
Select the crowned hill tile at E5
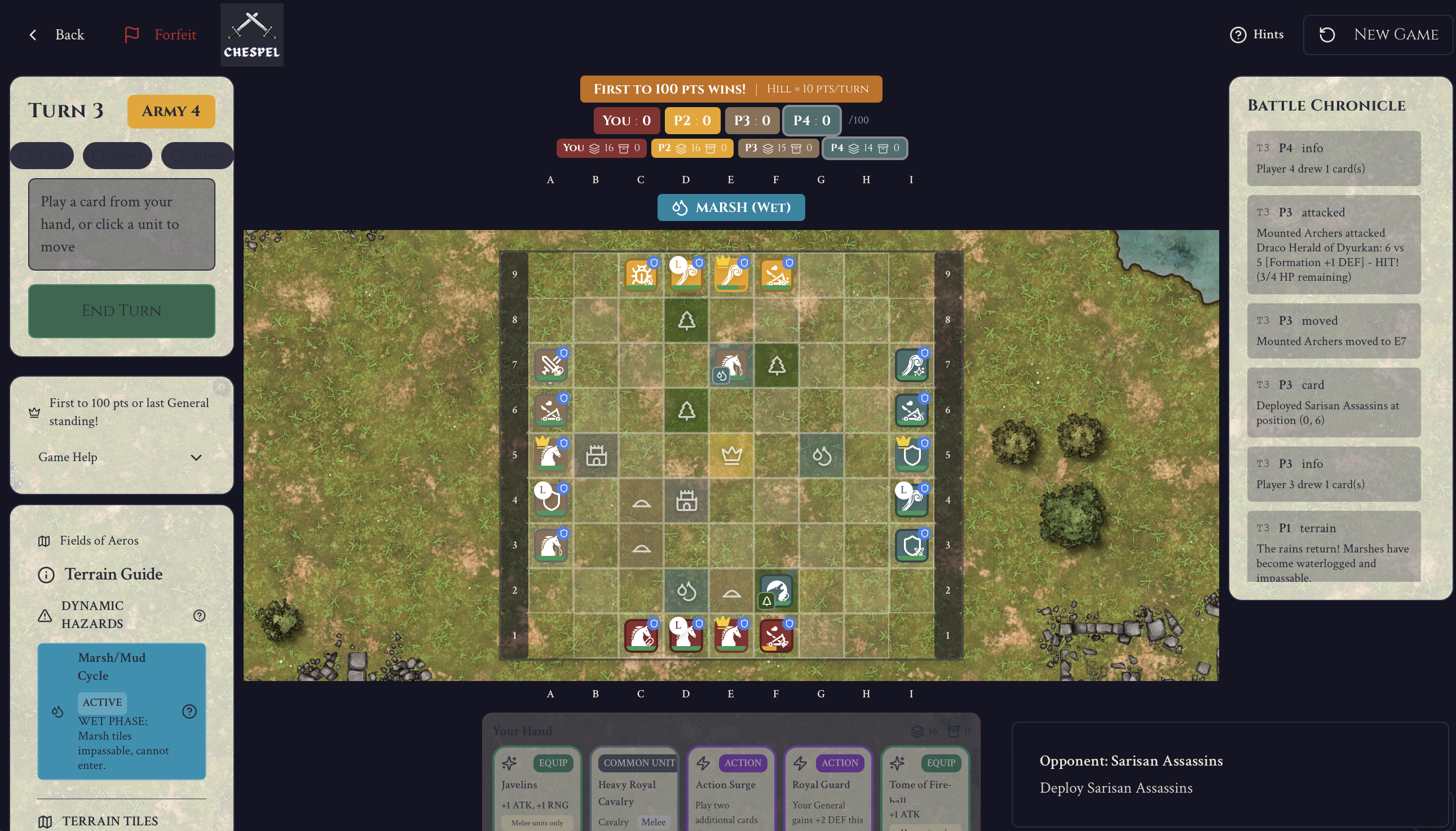[x=731, y=456]
